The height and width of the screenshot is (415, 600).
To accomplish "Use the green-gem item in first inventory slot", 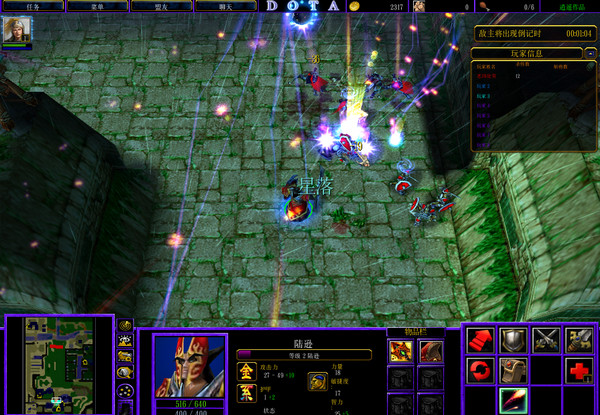I will (x=401, y=350).
